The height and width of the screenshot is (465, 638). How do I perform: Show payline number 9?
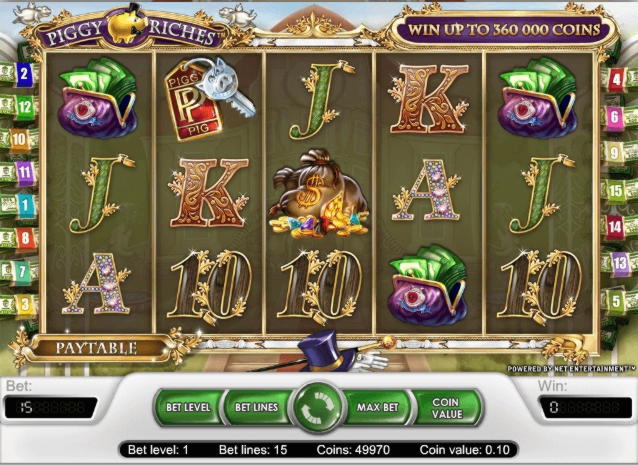coord(615,153)
